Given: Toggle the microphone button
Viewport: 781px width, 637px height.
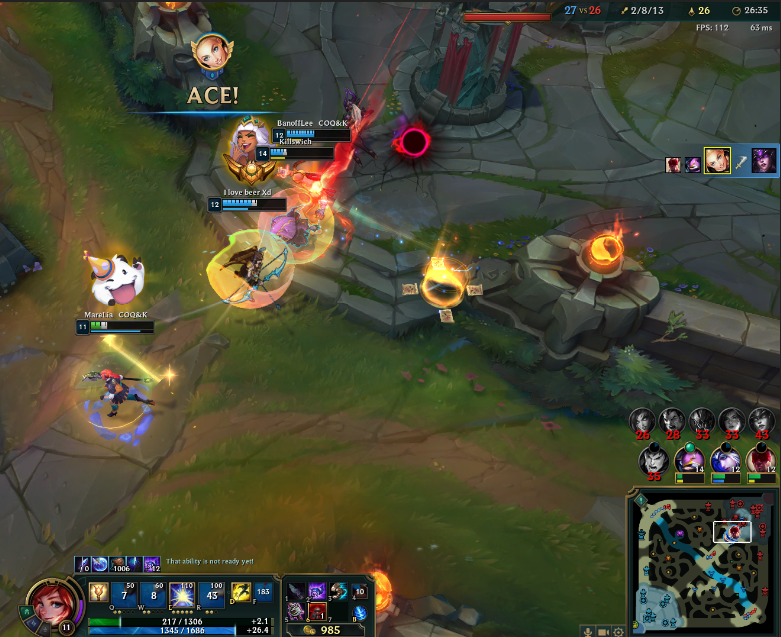Looking at the screenshot, I should point(586,631).
